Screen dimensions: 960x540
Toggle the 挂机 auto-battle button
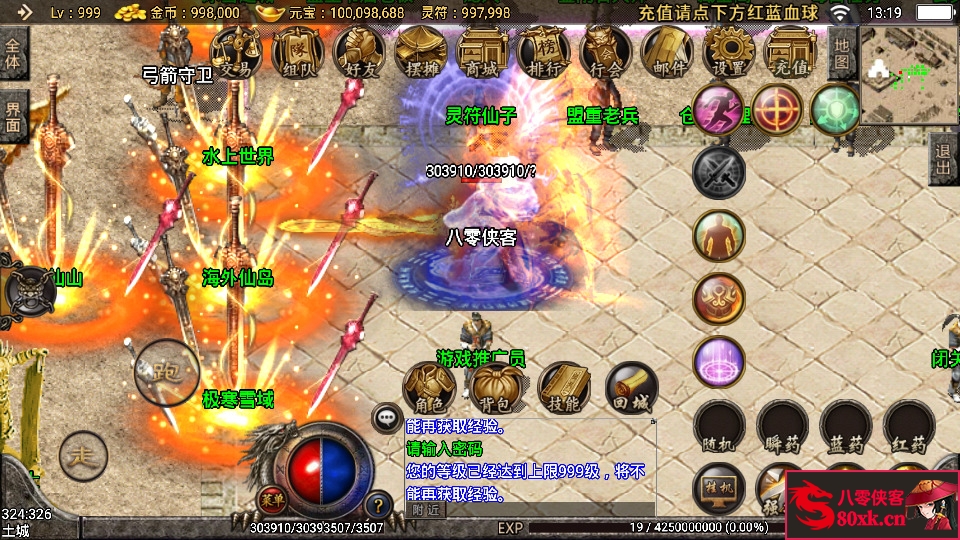pyautogui.click(x=719, y=490)
